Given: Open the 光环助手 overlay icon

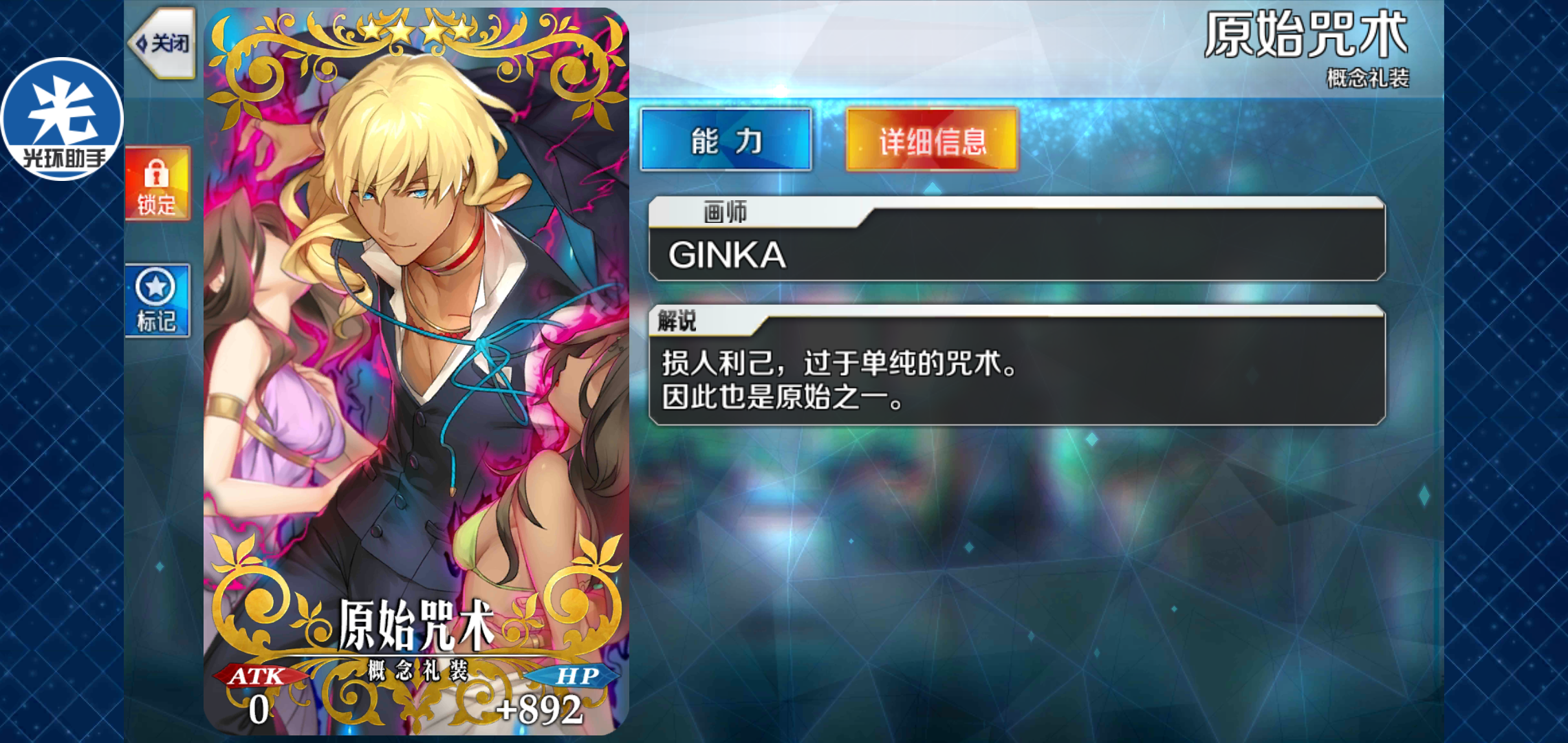Looking at the screenshot, I should point(62,118).
